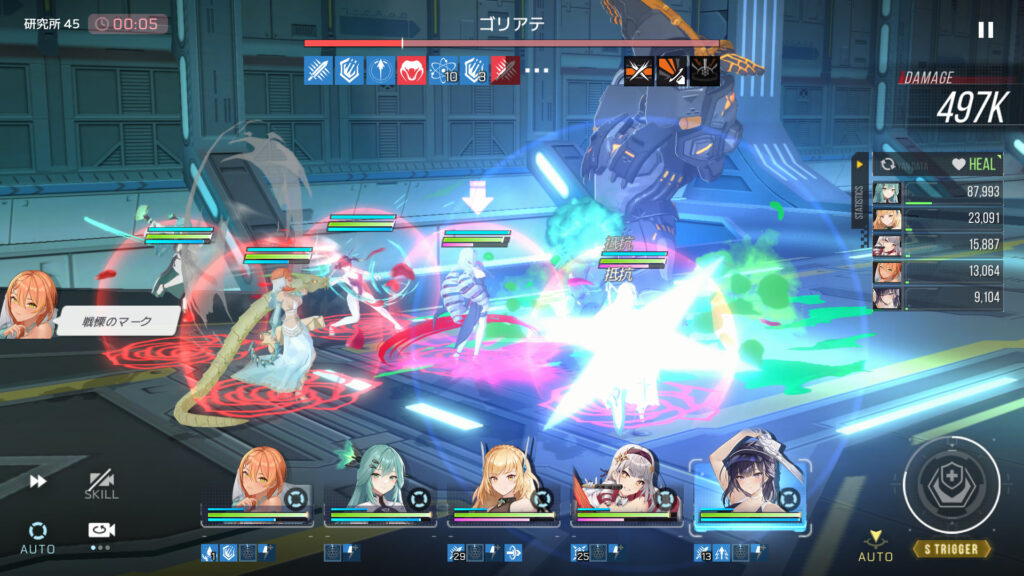
Task: Toggle the yellow AUTO S Trigger button
Action: 876,546
